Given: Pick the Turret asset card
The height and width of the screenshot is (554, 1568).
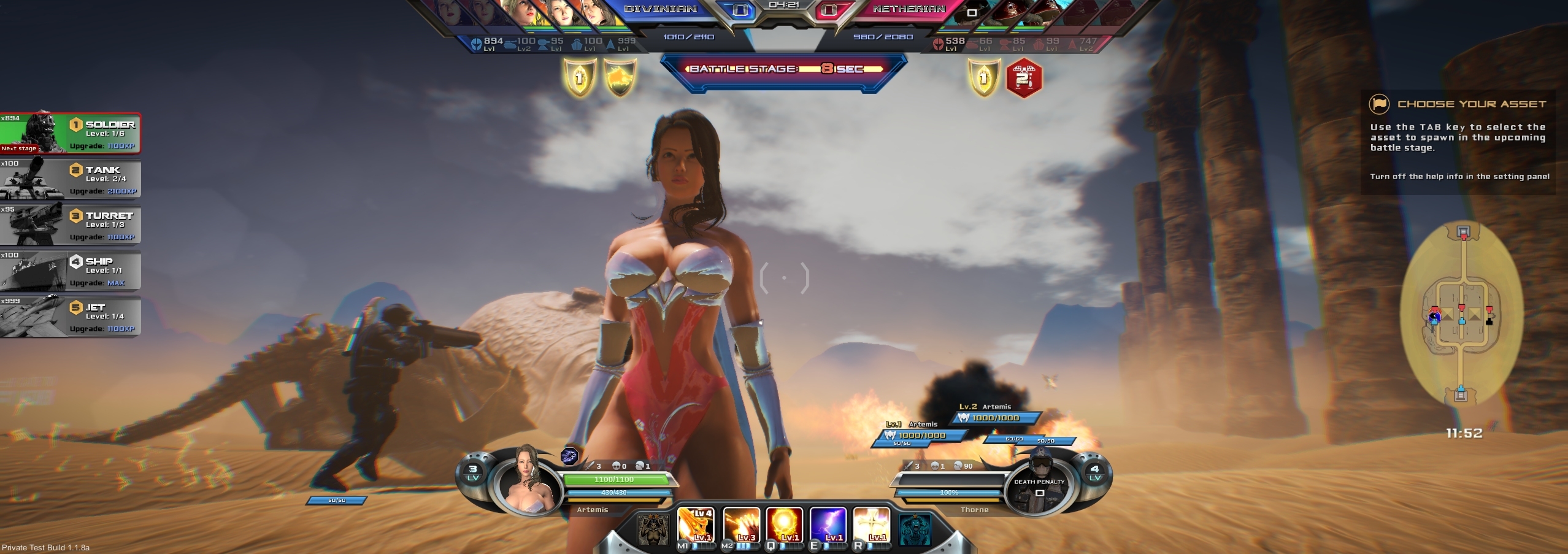Looking at the screenshot, I should 71,225.
